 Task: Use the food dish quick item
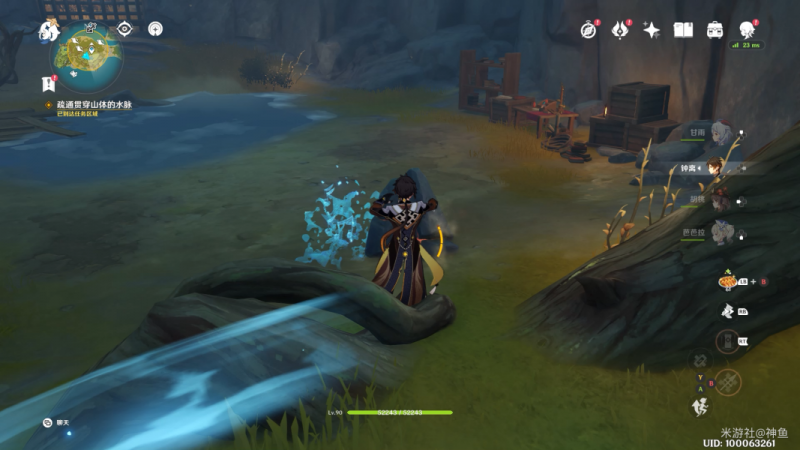coord(728,283)
